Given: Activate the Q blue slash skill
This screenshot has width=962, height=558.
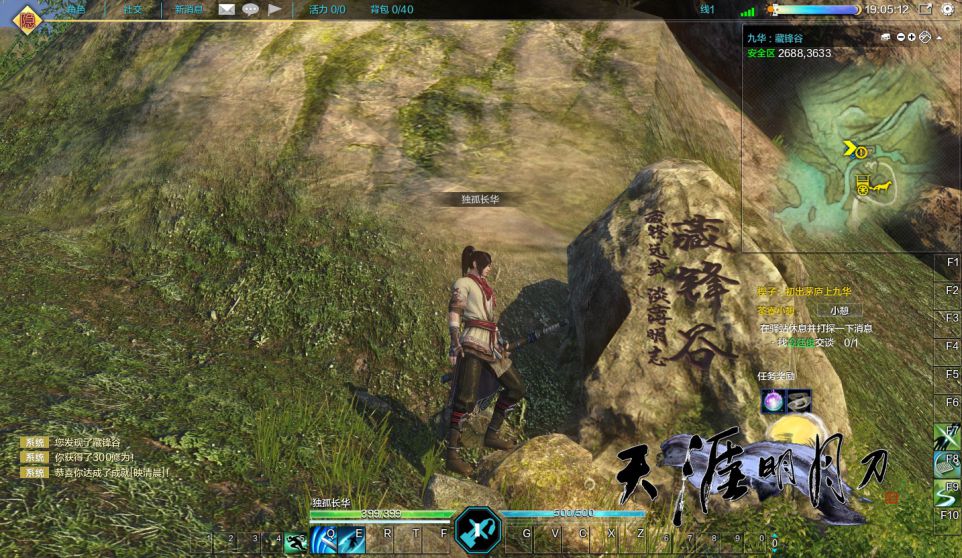Looking at the screenshot, I should 324,540.
